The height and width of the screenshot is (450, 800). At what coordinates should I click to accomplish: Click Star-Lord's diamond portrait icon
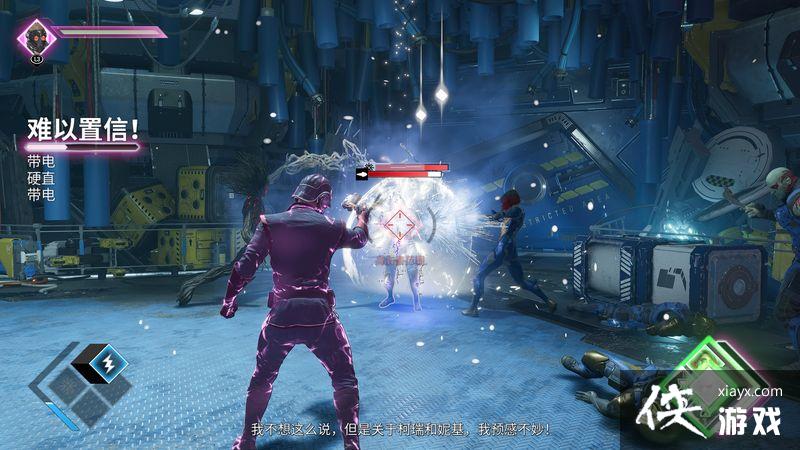point(37,38)
